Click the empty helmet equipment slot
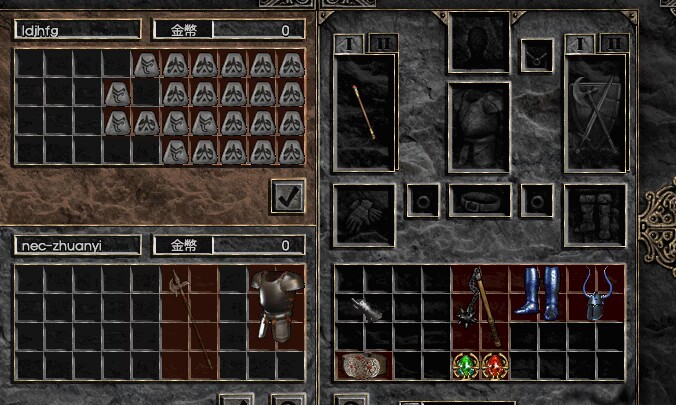The height and width of the screenshot is (405, 676). pyautogui.click(x=479, y=41)
